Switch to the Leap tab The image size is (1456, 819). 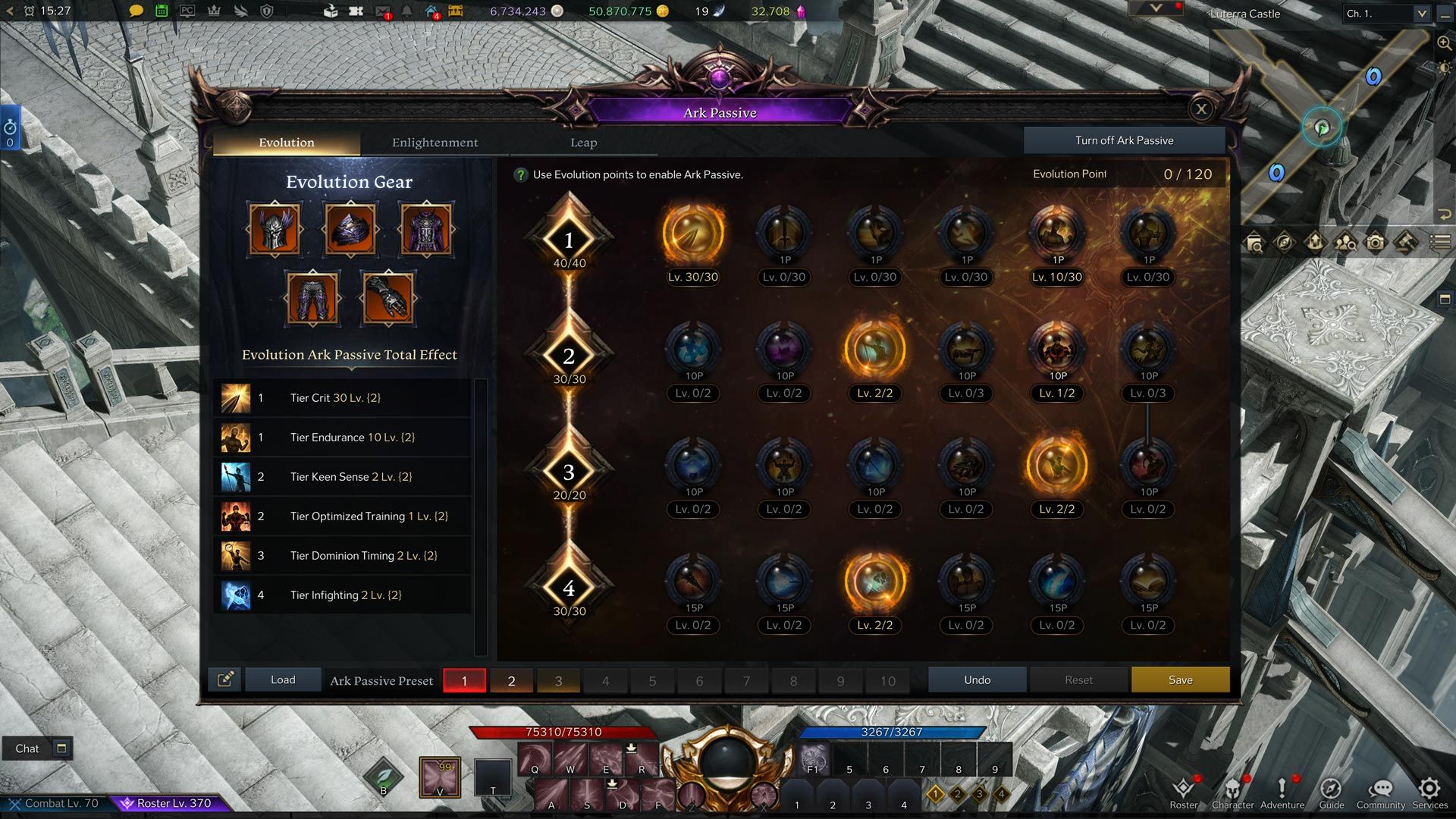coord(582,142)
